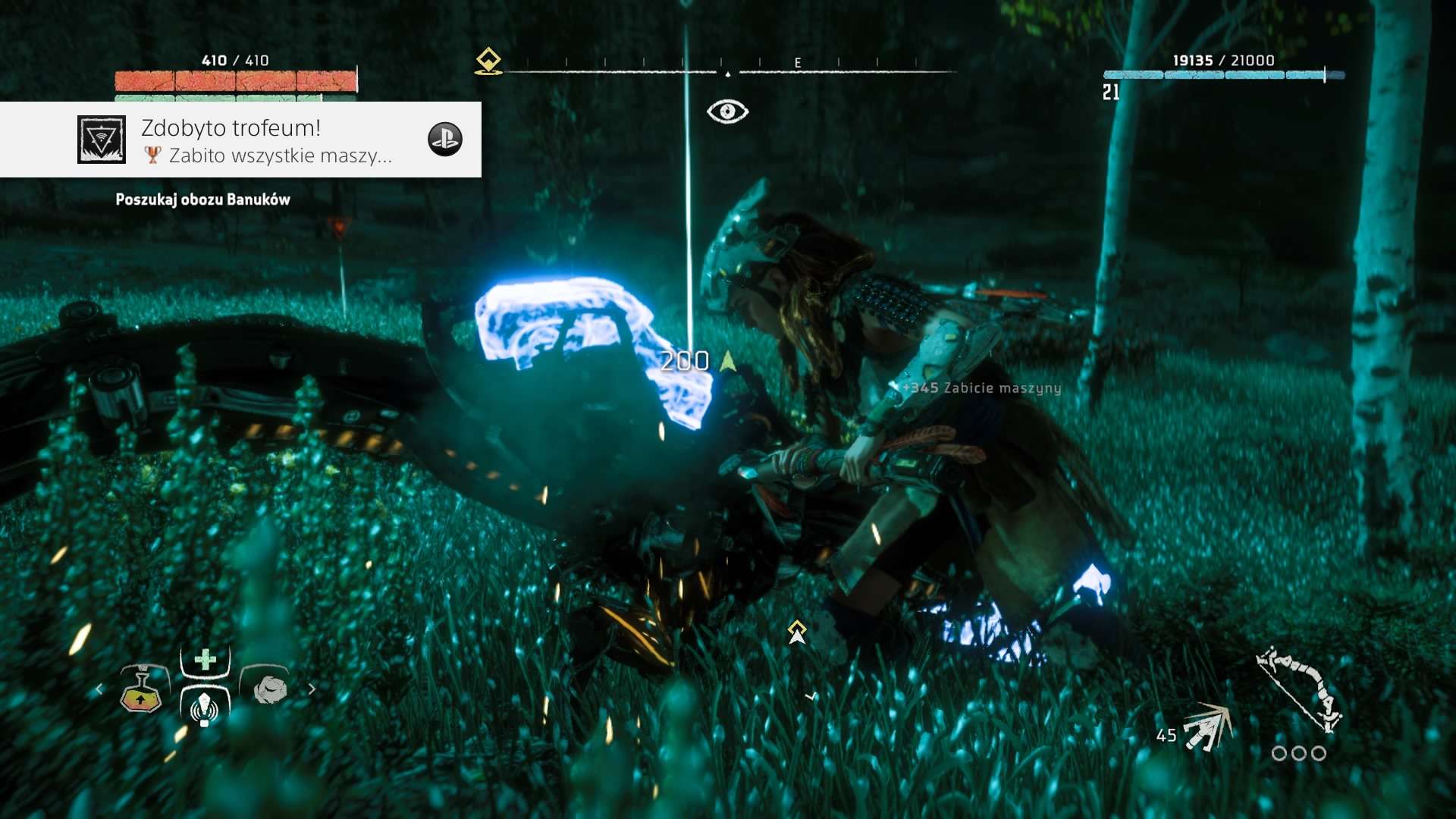
Task: Pick the rock tool slot
Action: coord(268,689)
